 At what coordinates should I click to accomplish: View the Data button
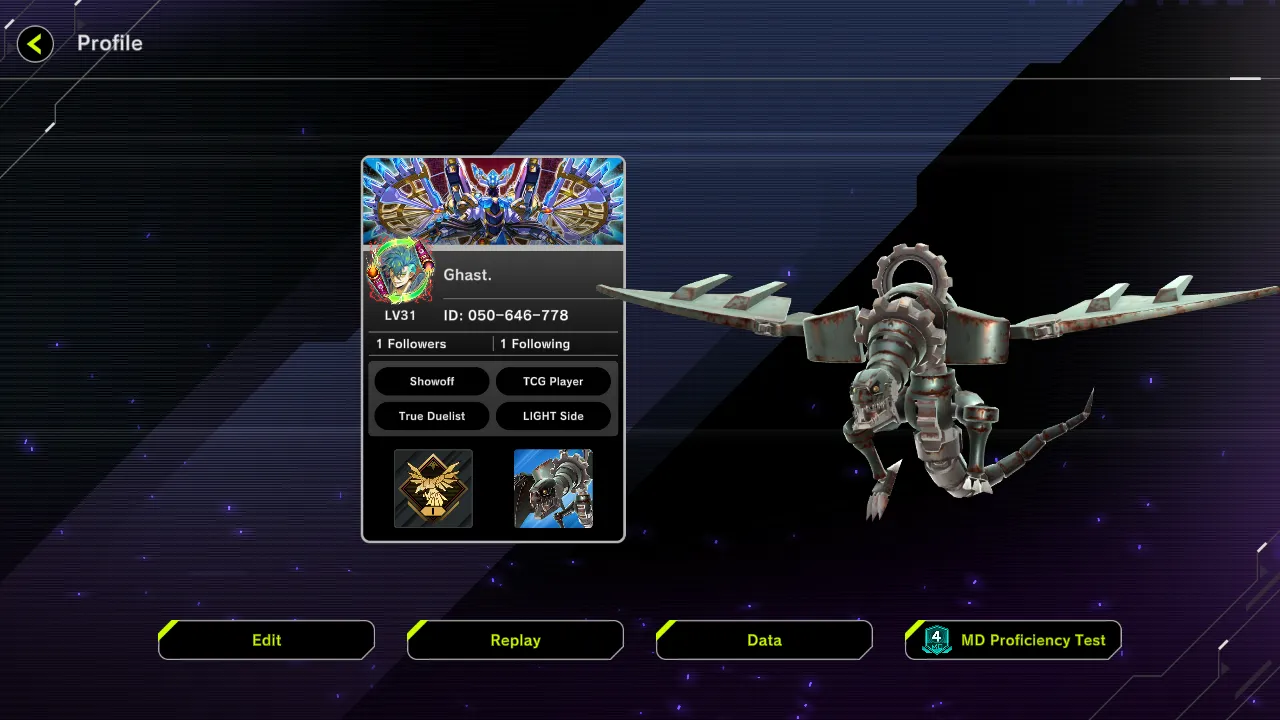(764, 640)
